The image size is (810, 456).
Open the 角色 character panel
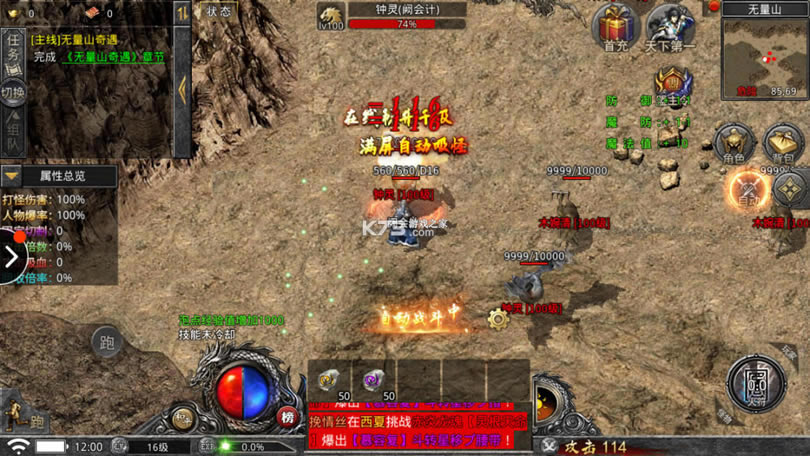click(x=734, y=145)
